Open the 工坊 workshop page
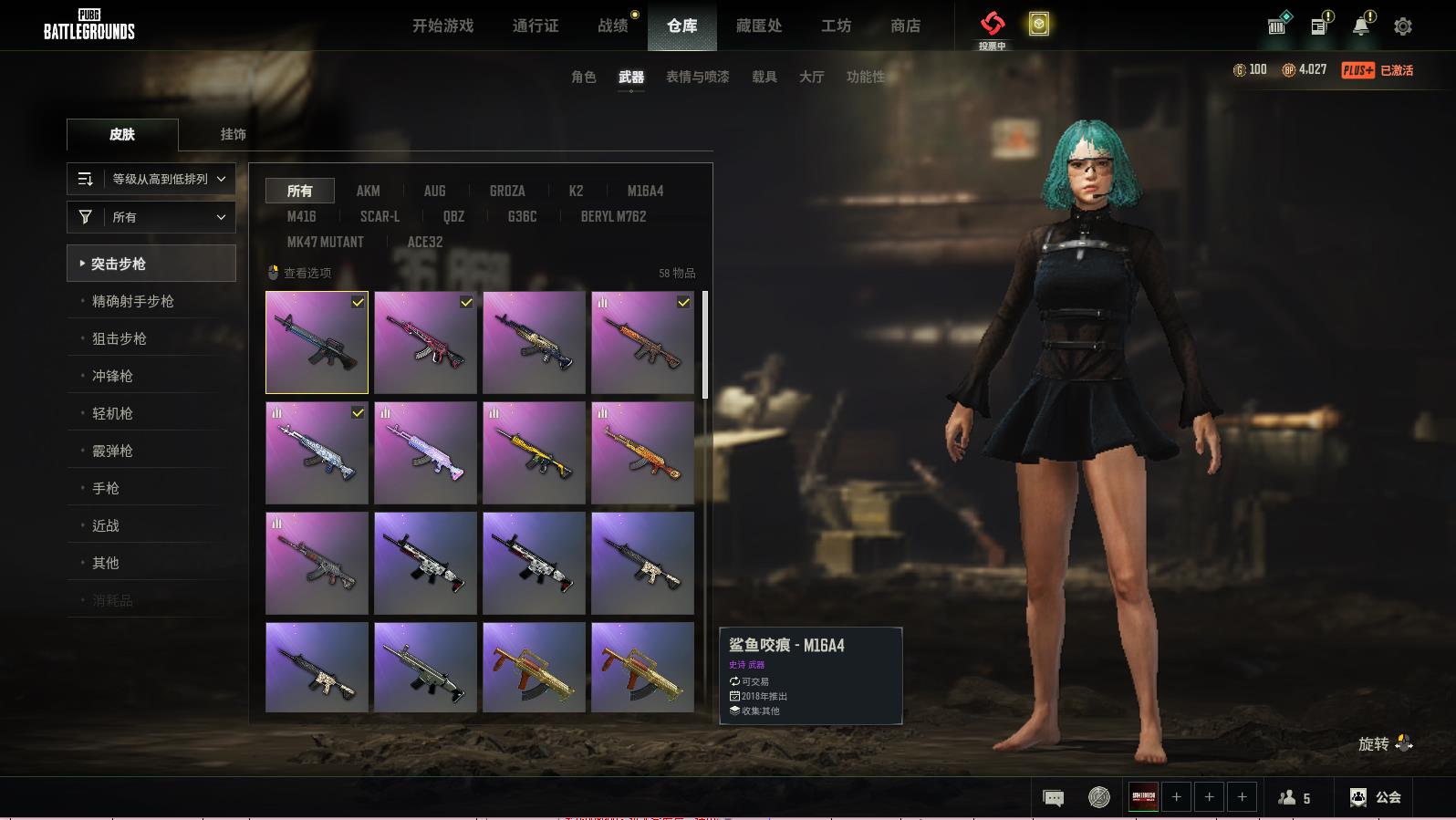Screen dimensions: 1456x820 836,26
